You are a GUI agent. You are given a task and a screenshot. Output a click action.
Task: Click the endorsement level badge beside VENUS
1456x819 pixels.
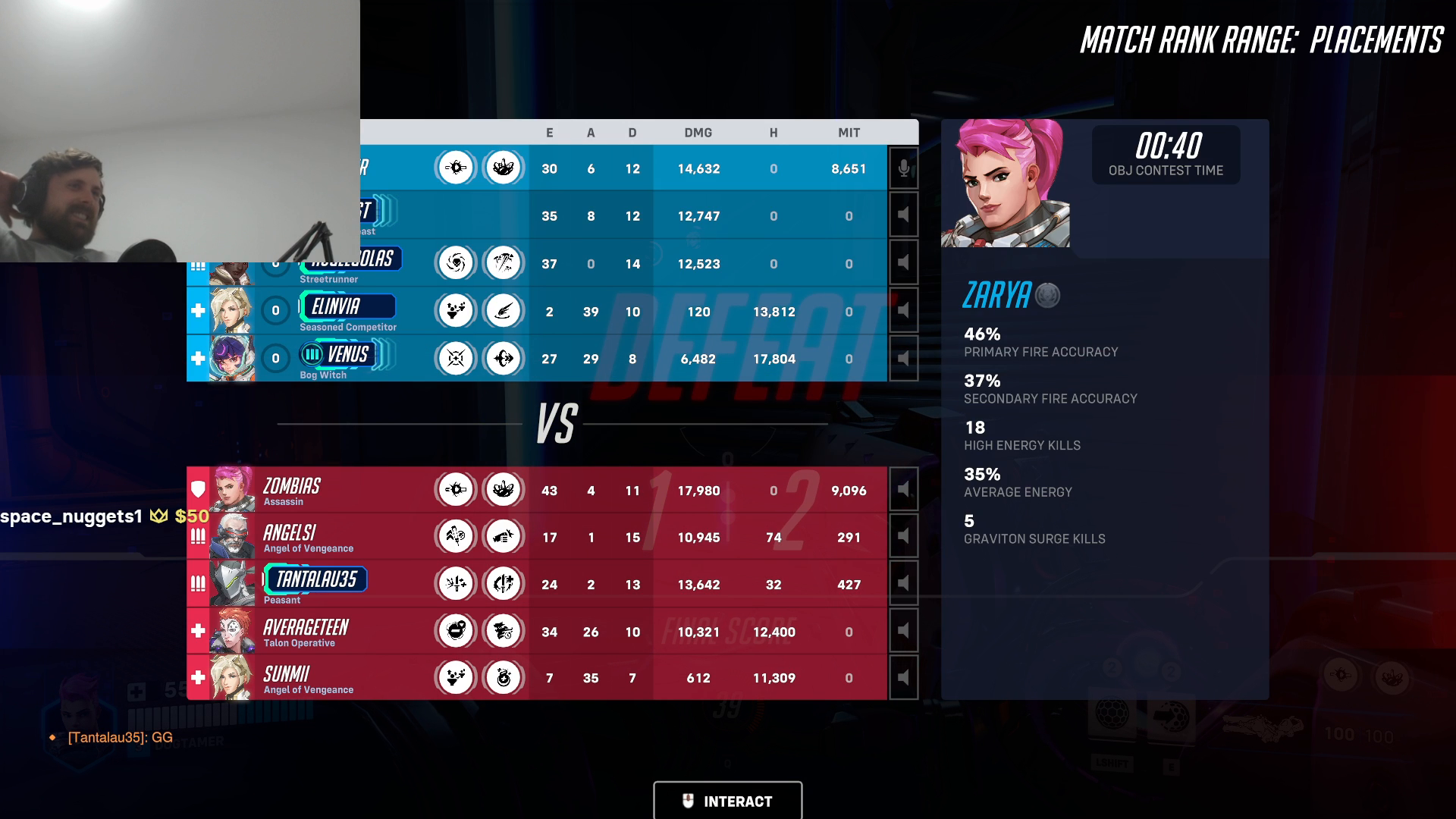pos(310,355)
